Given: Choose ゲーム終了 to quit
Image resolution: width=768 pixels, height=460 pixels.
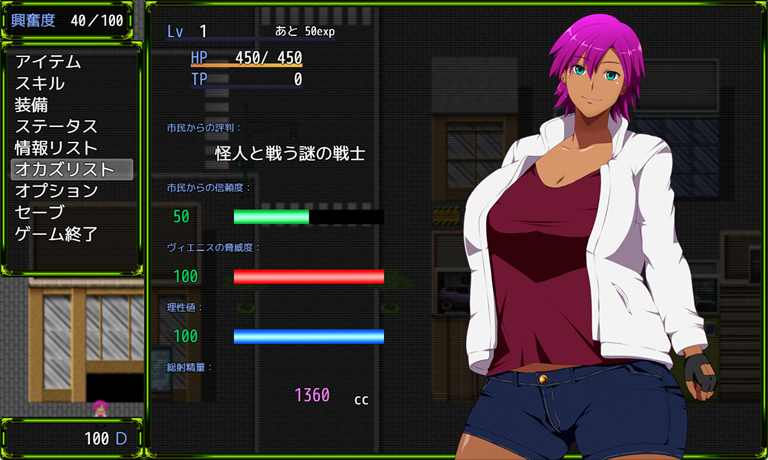Looking at the screenshot, I should (56, 234).
